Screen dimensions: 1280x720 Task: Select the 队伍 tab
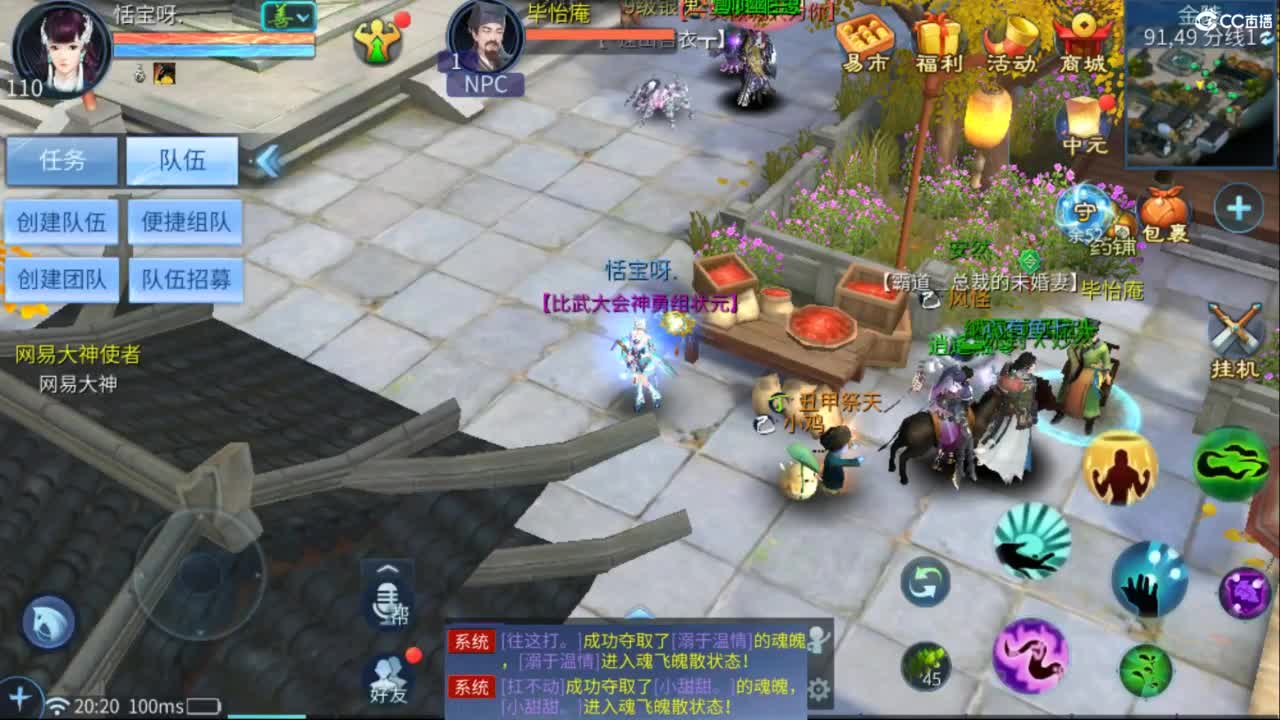point(183,161)
